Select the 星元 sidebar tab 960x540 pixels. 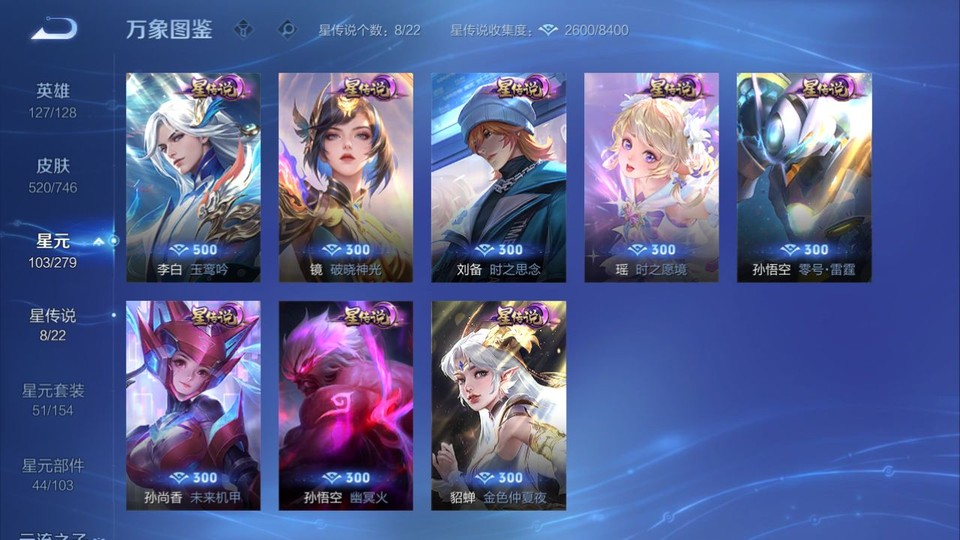pyautogui.click(x=53, y=249)
